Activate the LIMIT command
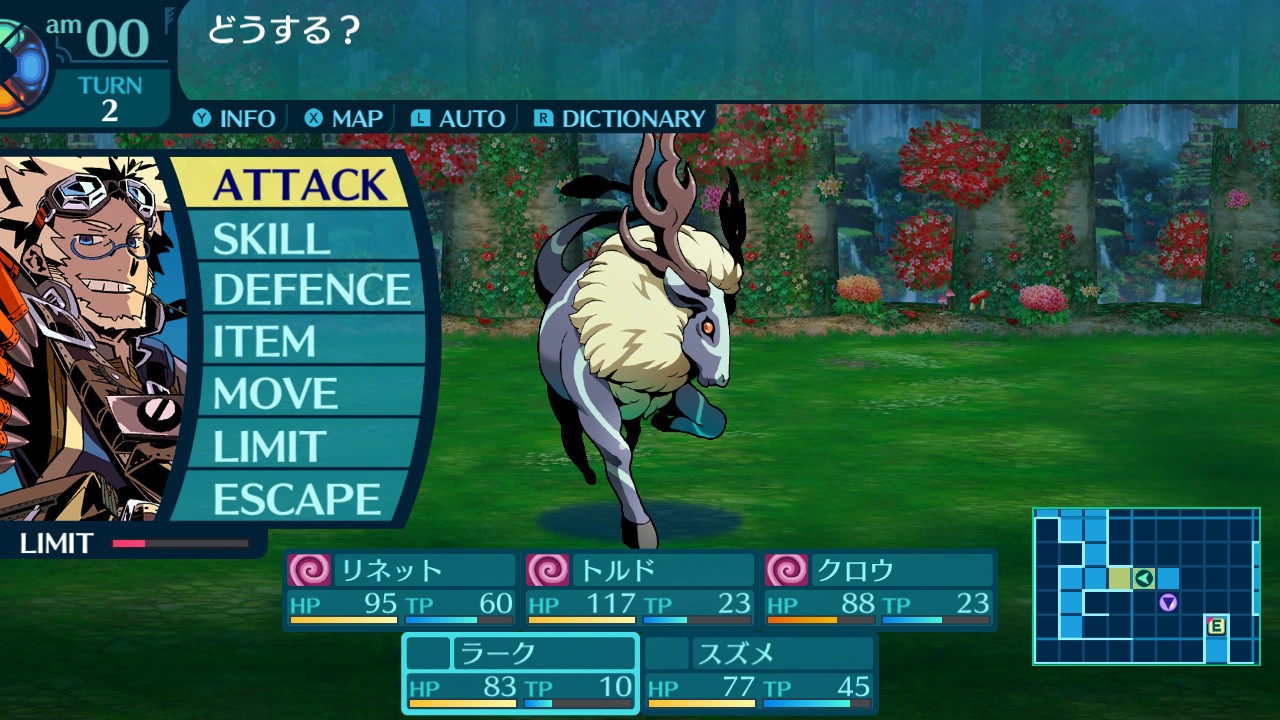Screen dimensions: 1280x720 [x=298, y=446]
